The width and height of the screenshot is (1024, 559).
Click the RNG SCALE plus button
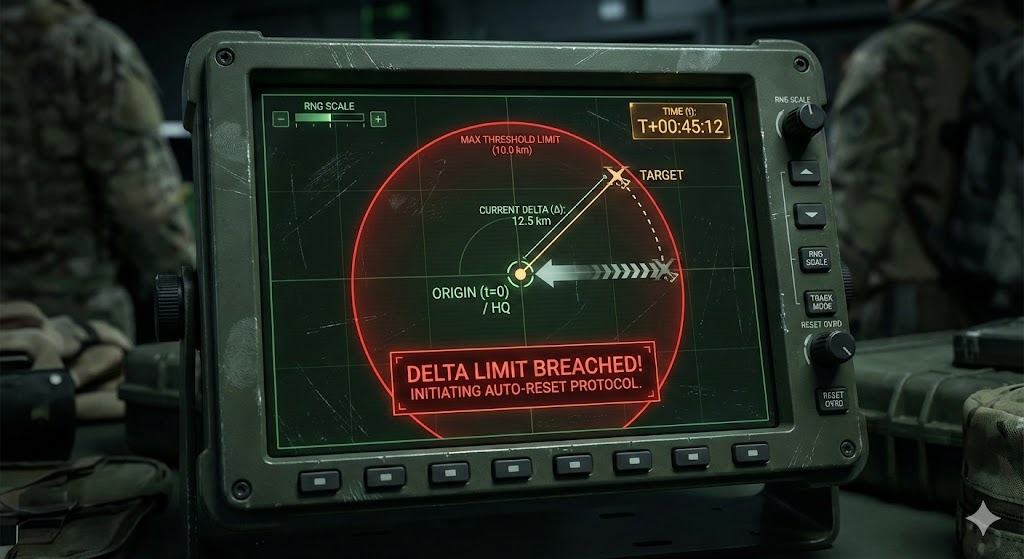pyautogui.click(x=378, y=119)
